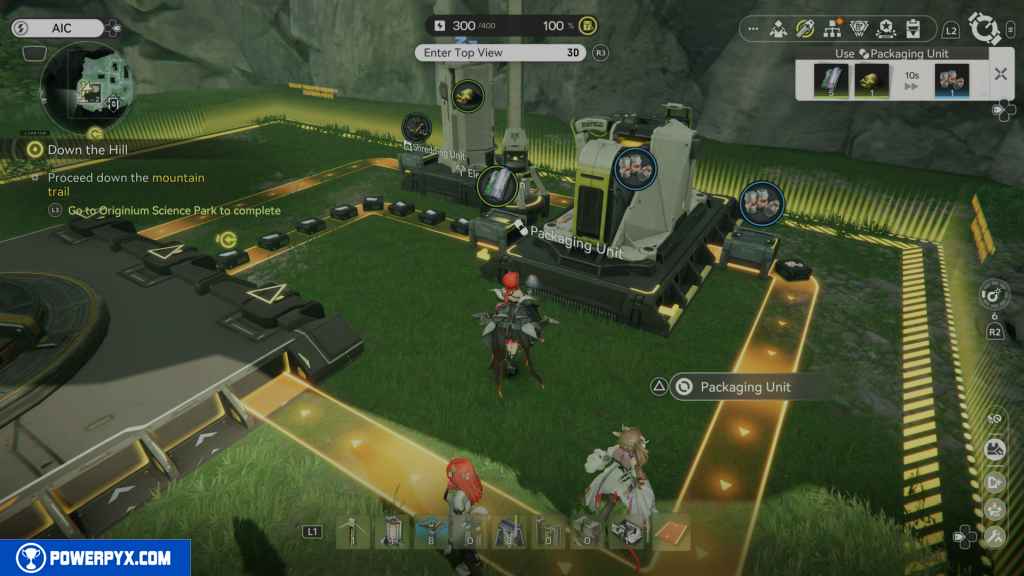Click the Enter Top View button

tap(498, 53)
